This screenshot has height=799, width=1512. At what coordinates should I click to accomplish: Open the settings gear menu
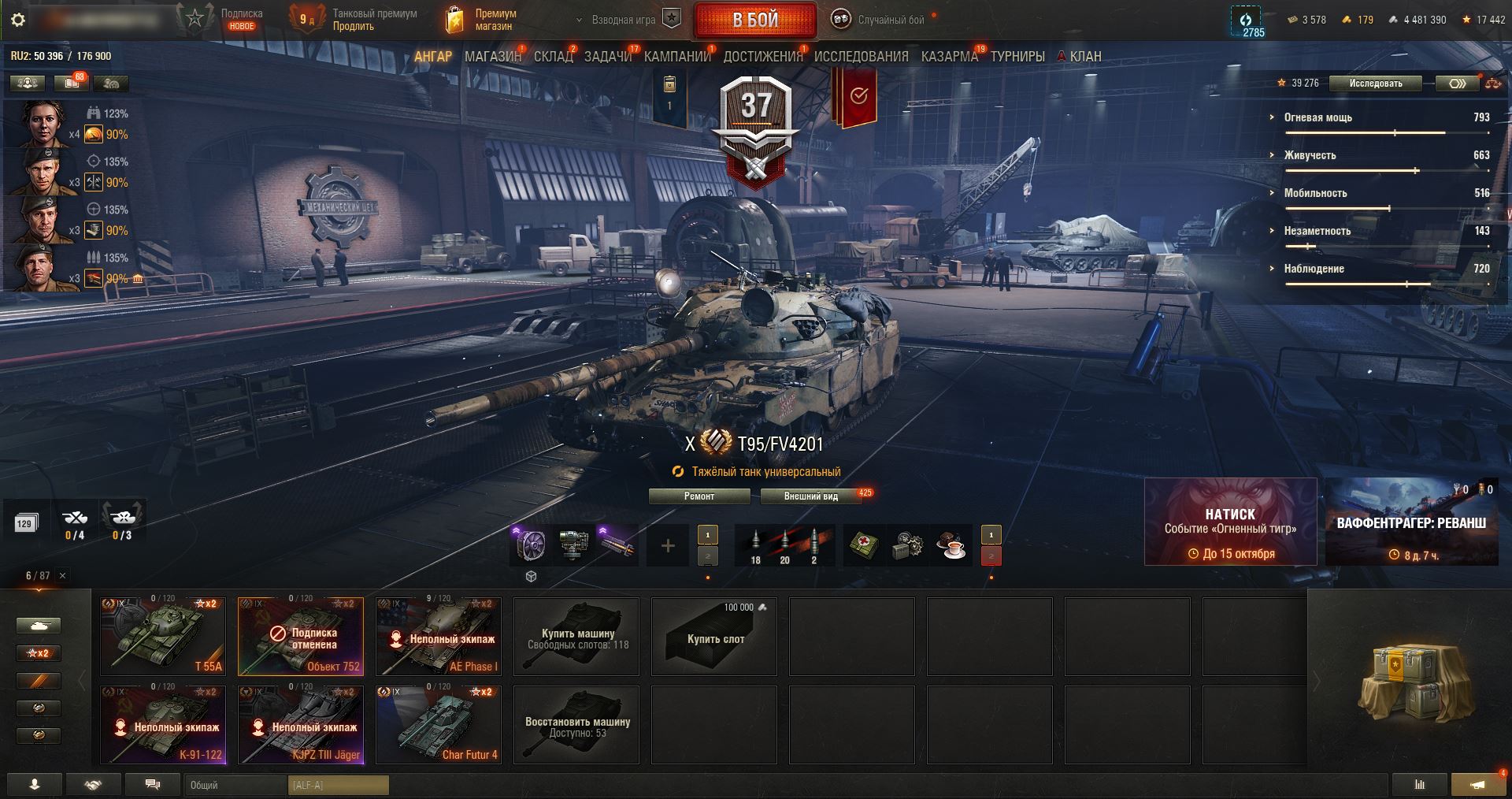tap(18, 20)
